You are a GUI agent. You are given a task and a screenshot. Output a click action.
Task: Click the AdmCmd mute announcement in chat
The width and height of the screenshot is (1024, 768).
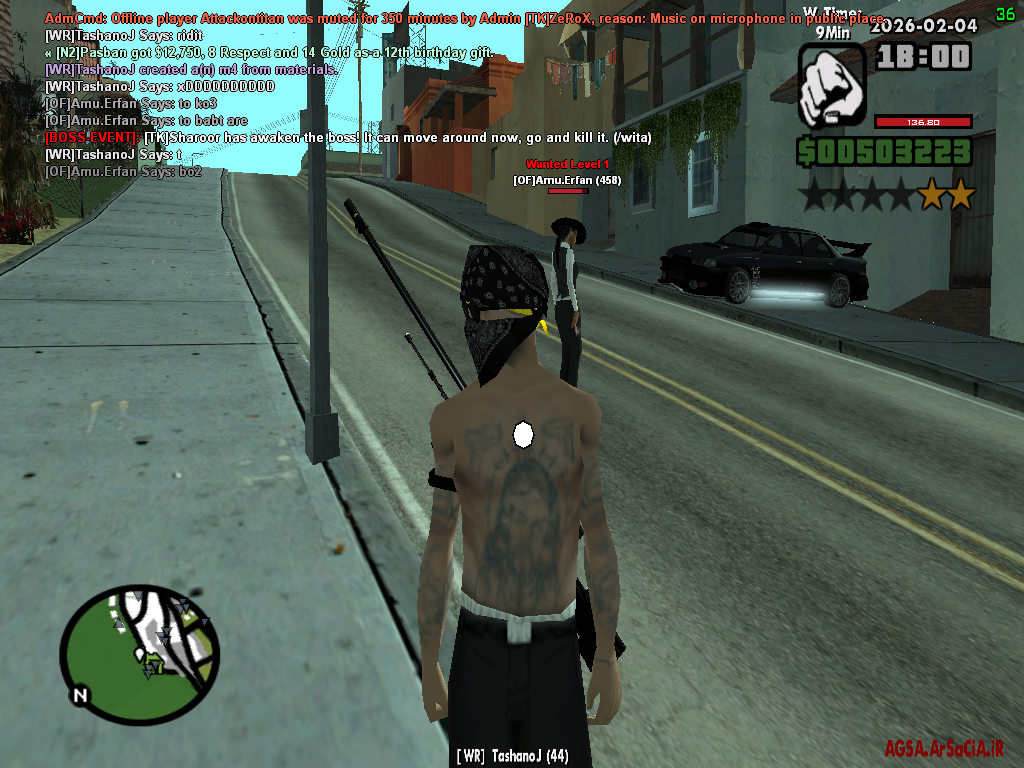tap(464, 19)
